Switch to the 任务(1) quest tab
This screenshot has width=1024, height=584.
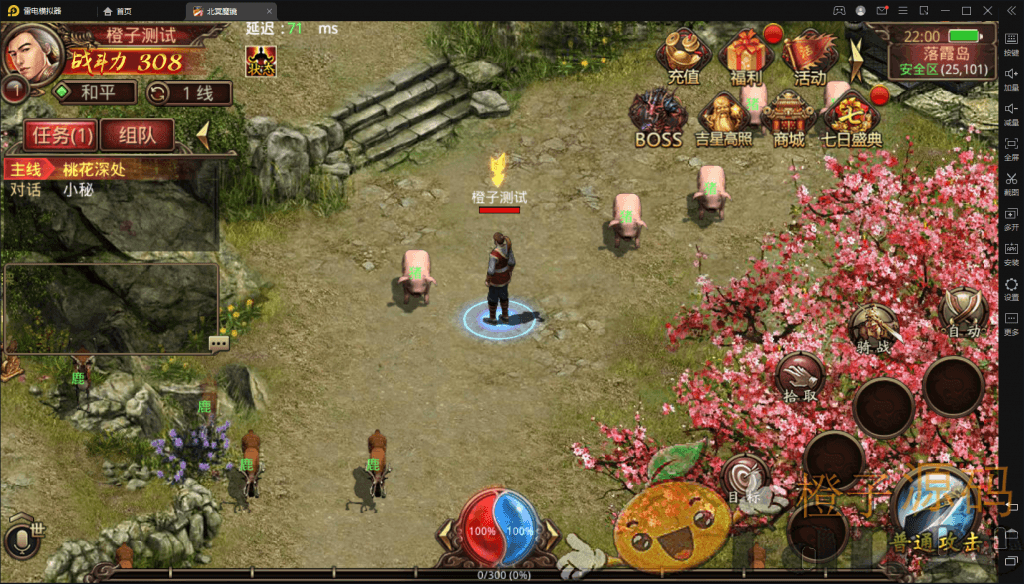(62, 135)
